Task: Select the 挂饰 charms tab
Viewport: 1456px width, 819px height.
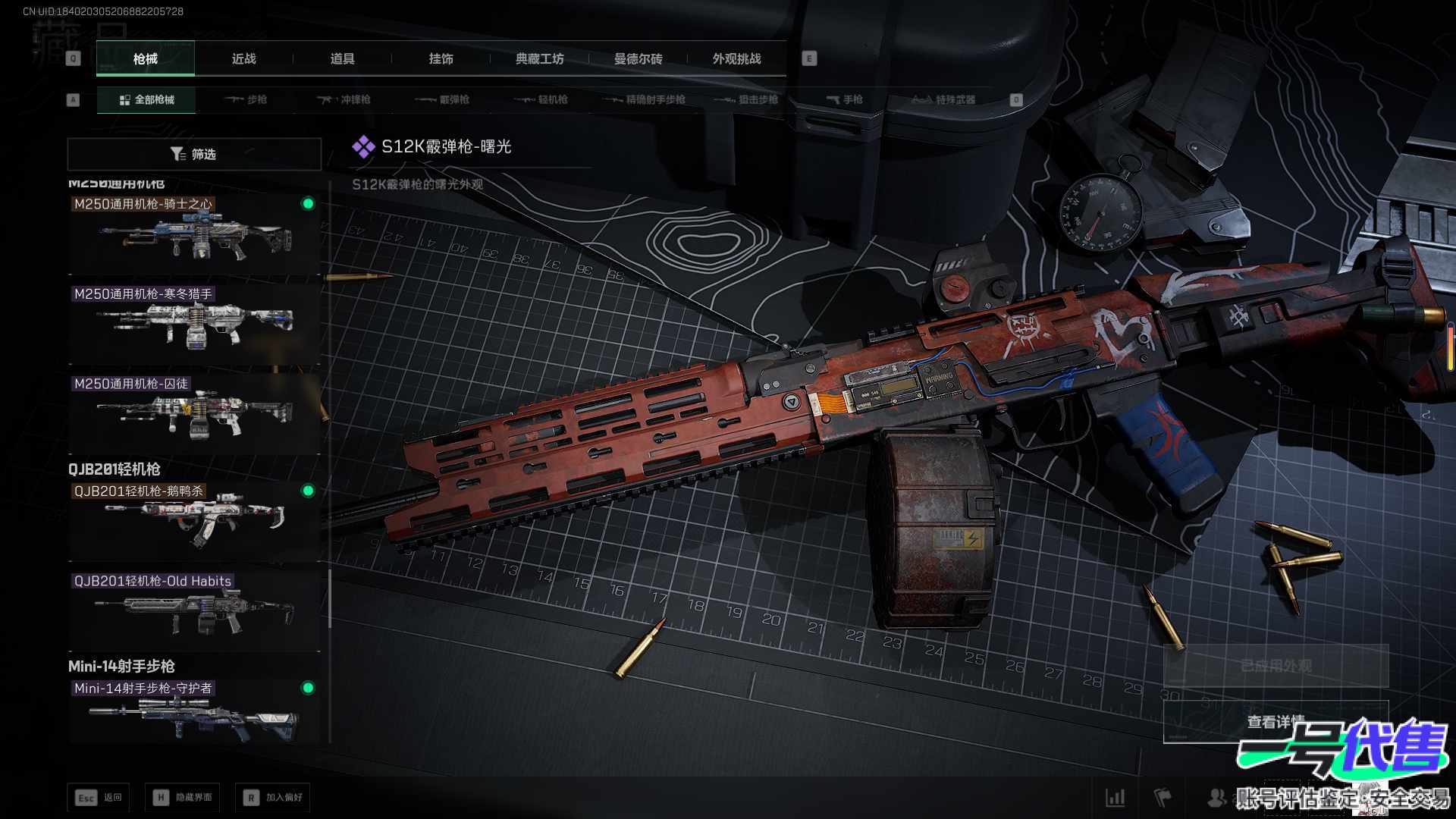Action: pos(441,59)
